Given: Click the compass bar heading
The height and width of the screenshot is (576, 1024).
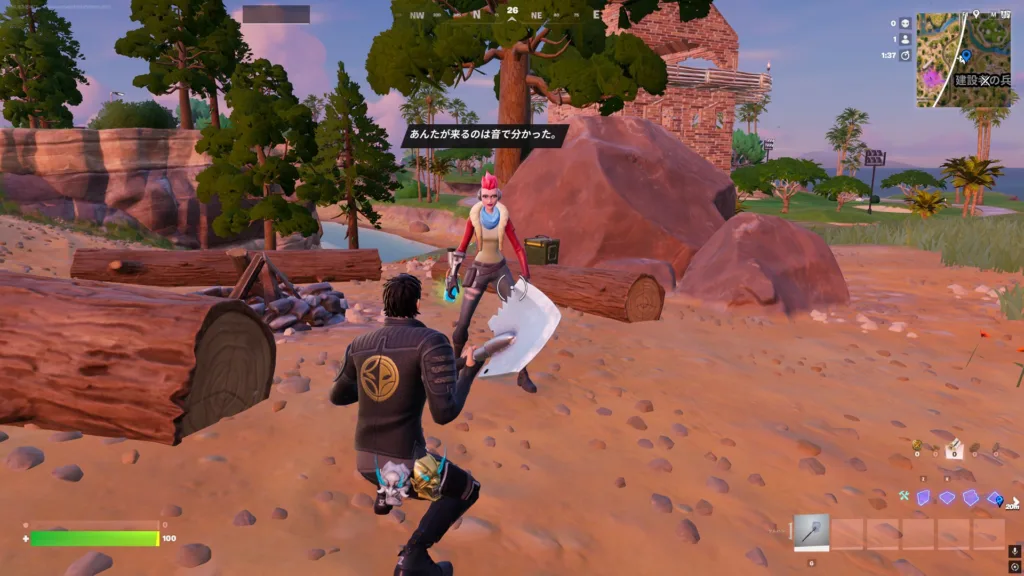Looking at the screenshot, I should (x=512, y=12).
